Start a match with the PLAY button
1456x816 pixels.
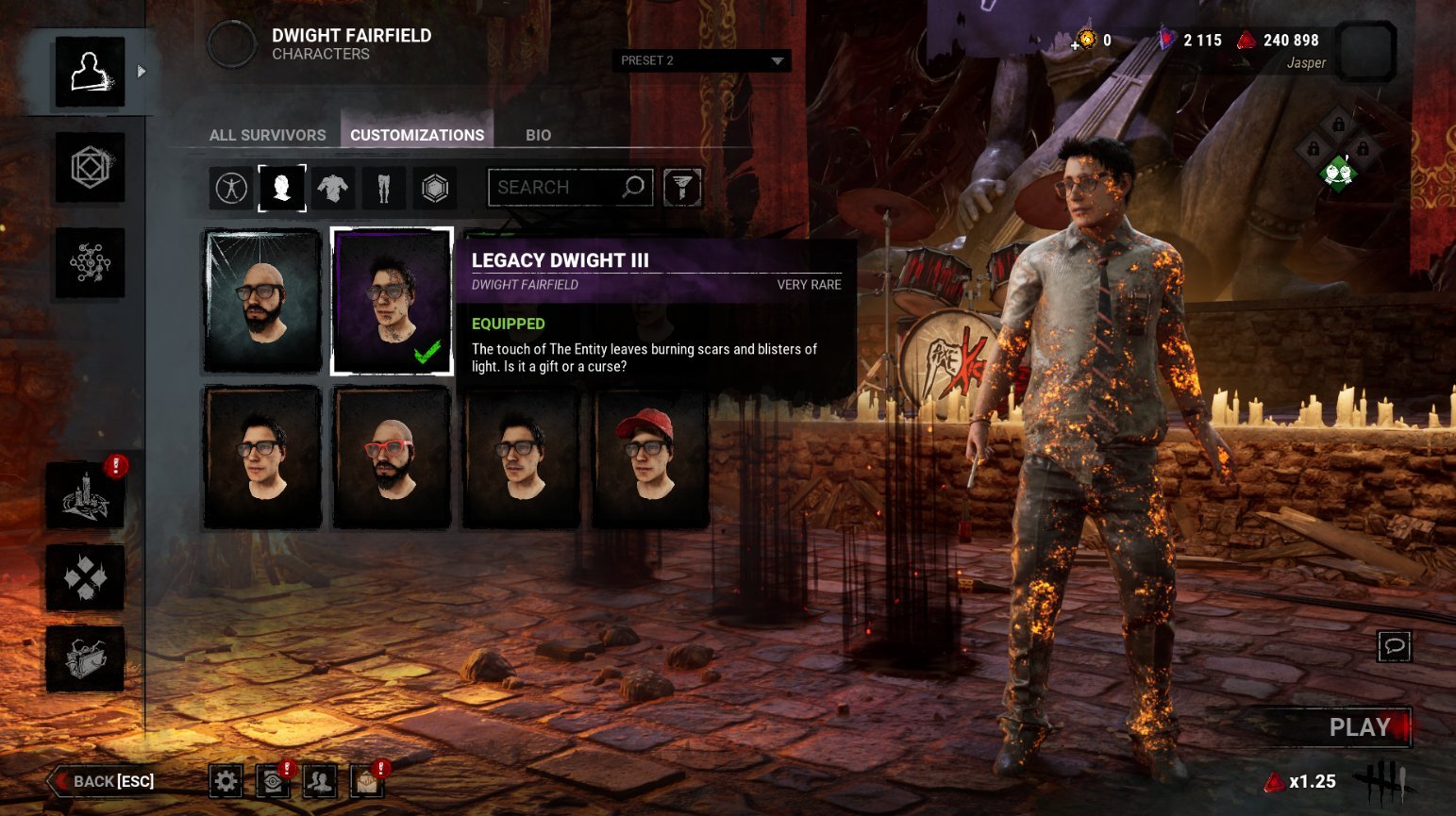(x=1359, y=727)
